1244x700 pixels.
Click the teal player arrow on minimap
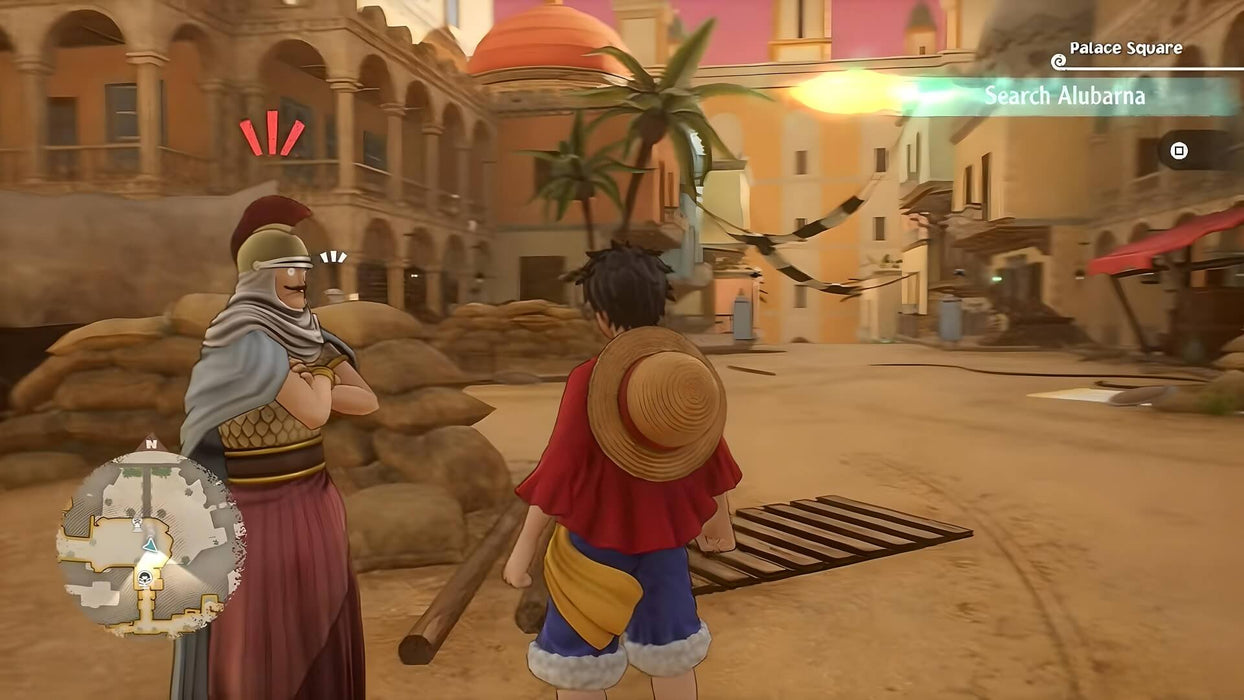tap(150, 545)
